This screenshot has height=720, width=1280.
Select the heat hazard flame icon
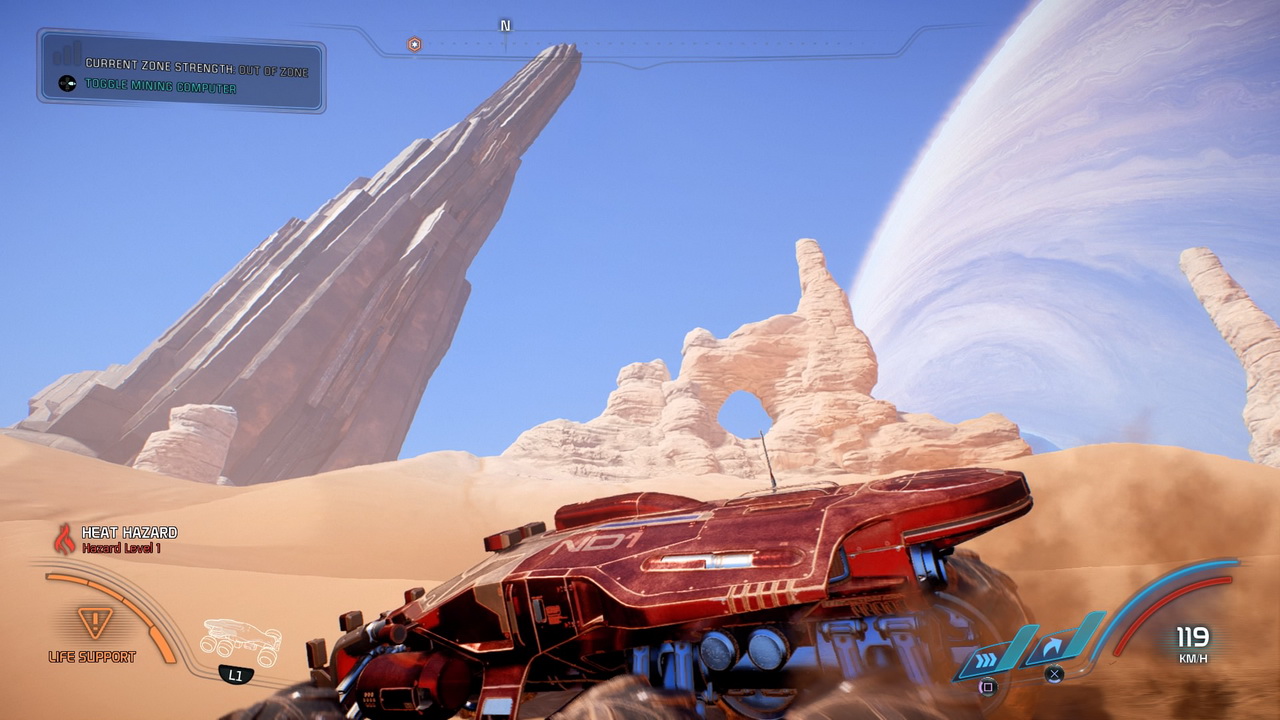pos(64,540)
